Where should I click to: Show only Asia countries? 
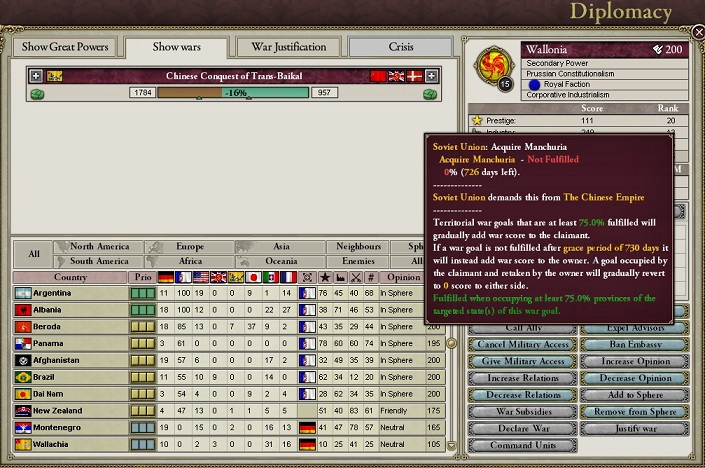click(x=280, y=246)
